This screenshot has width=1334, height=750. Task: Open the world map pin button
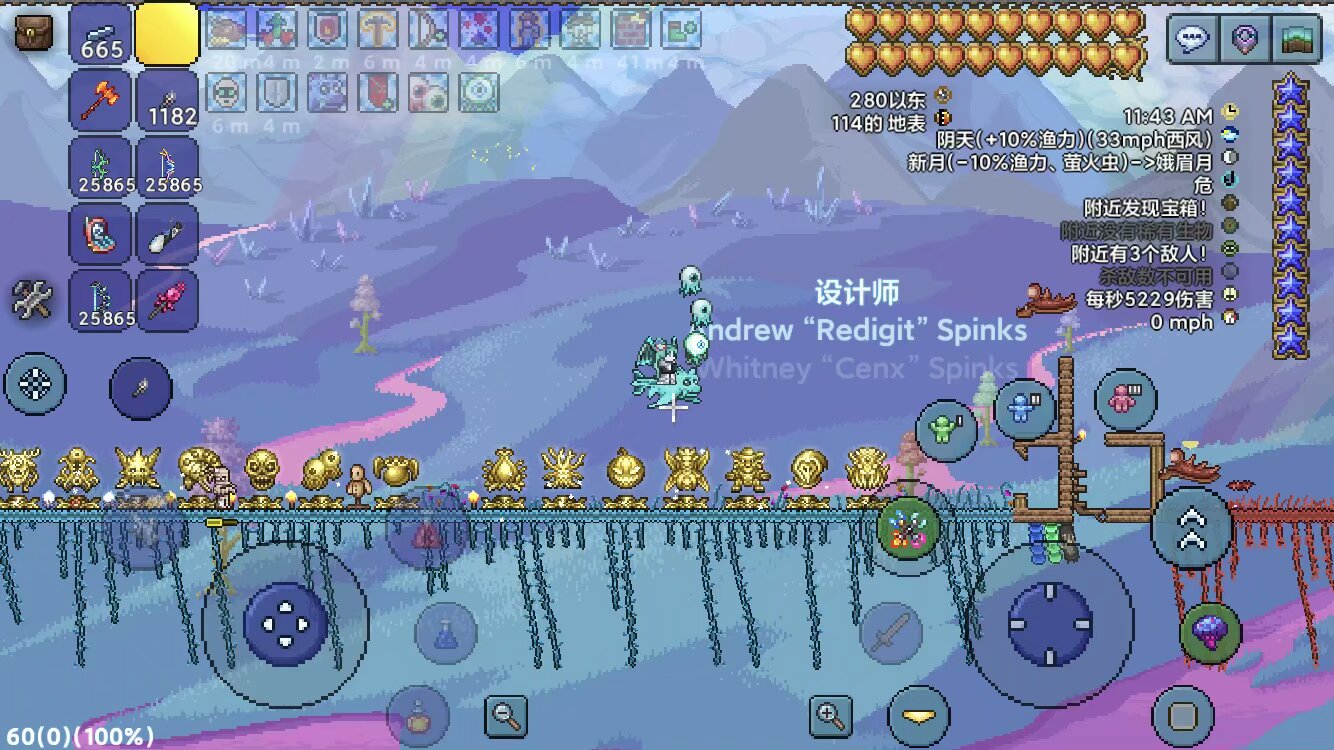pyautogui.click(x=1245, y=40)
